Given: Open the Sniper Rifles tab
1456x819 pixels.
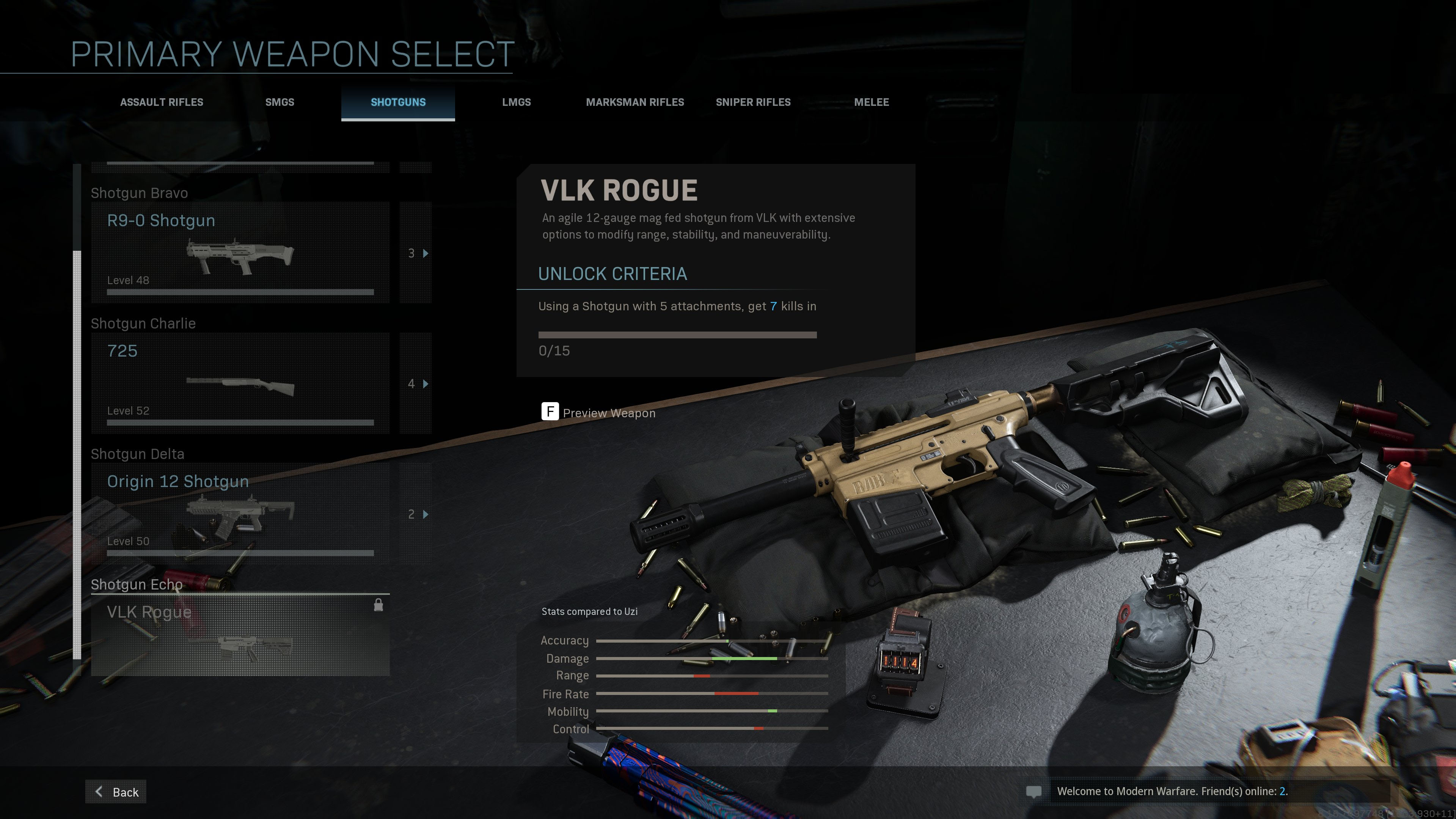Looking at the screenshot, I should 753,102.
